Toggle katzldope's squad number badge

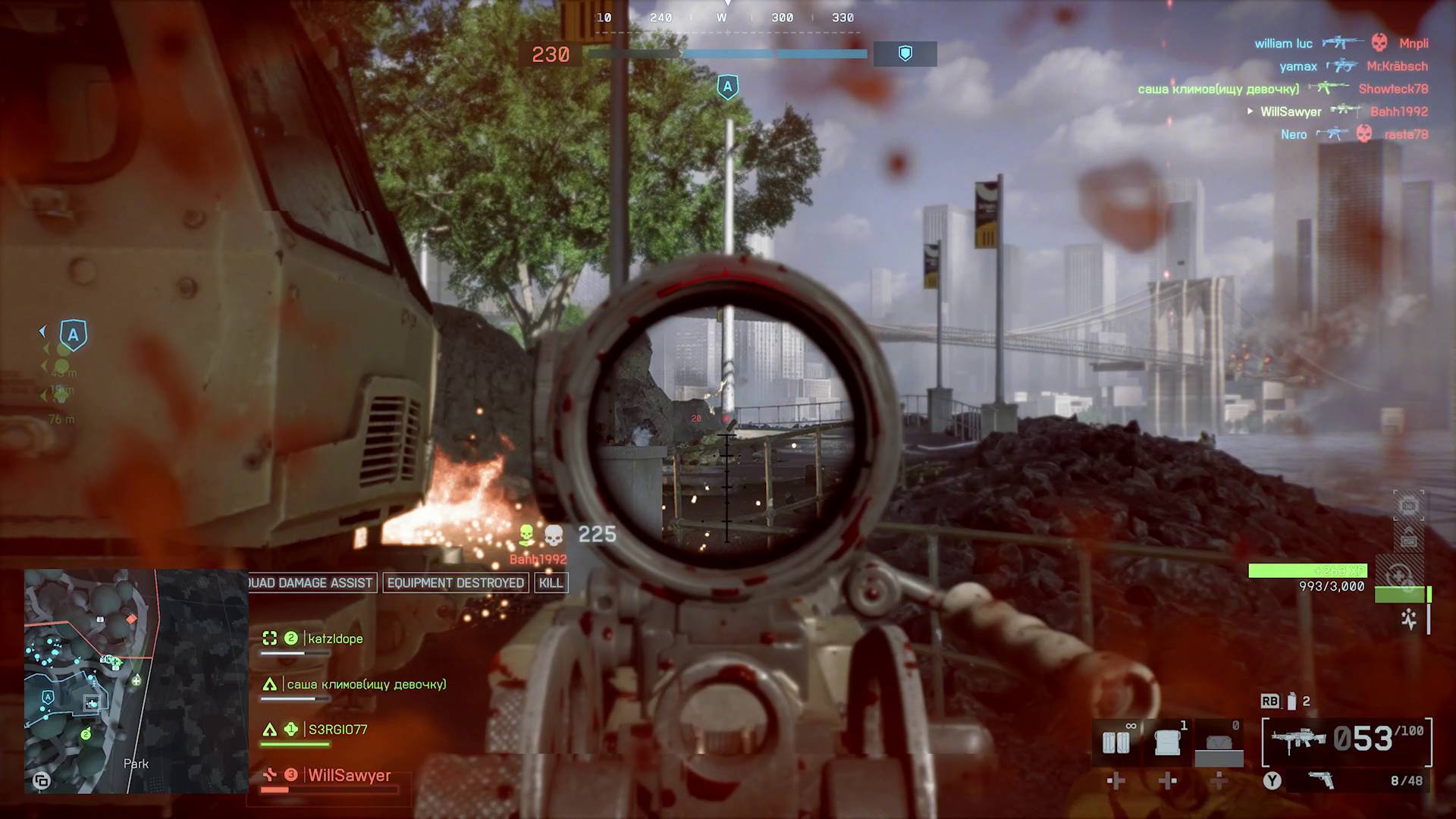(x=290, y=639)
